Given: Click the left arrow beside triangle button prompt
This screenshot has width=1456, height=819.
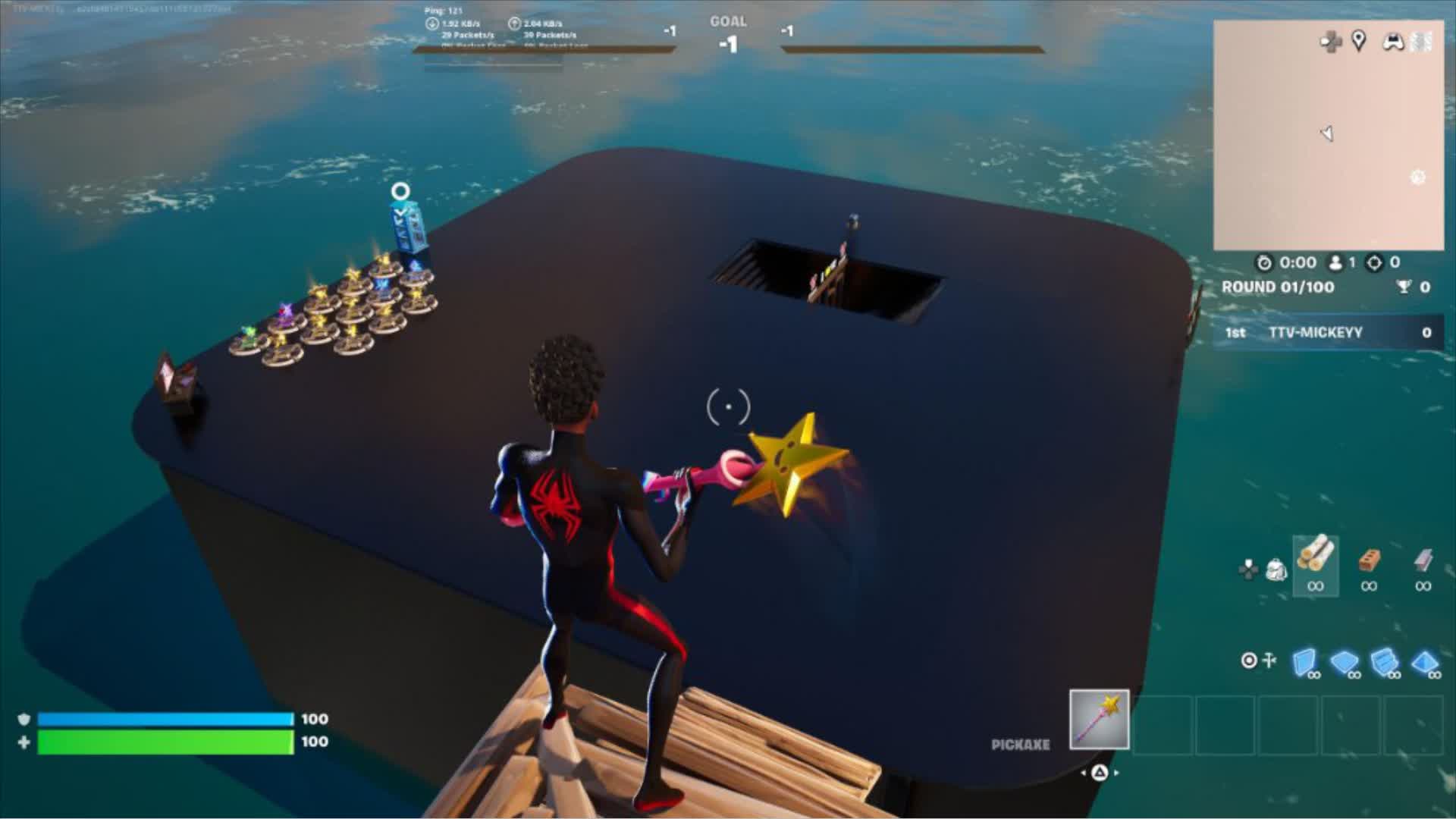Looking at the screenshot, I should point(1083,773).
